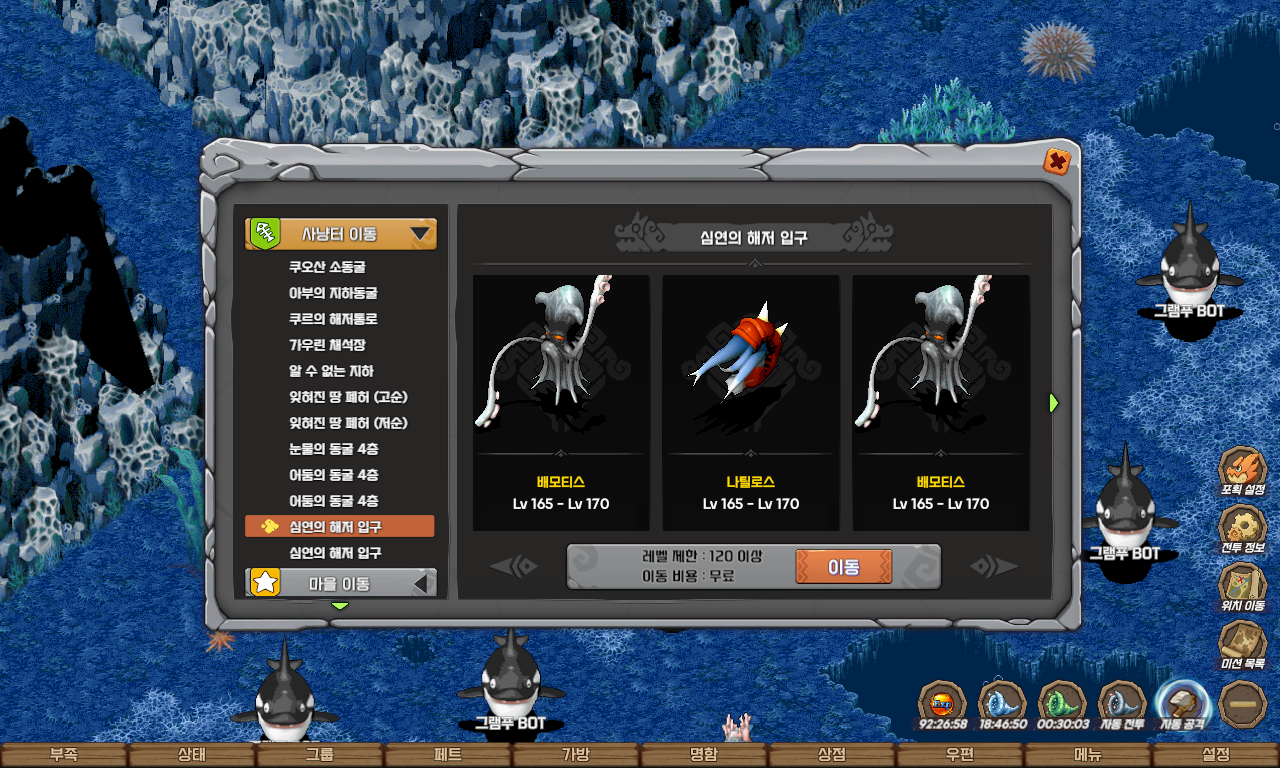Toggle 자동 전투 auto battle

[x=1122, y=706]
